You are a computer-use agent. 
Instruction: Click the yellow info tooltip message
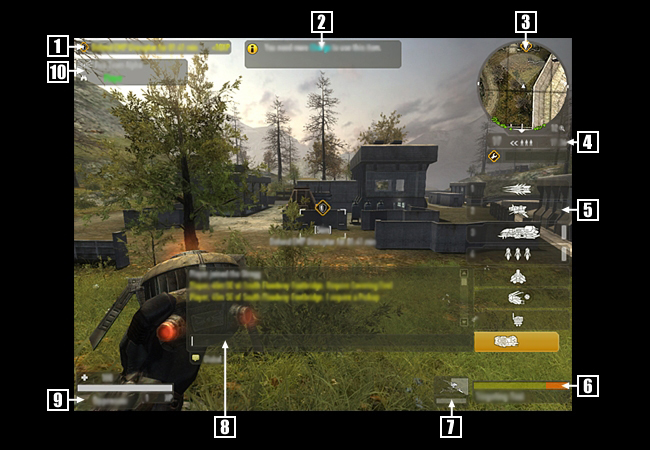tap(323, 54)
